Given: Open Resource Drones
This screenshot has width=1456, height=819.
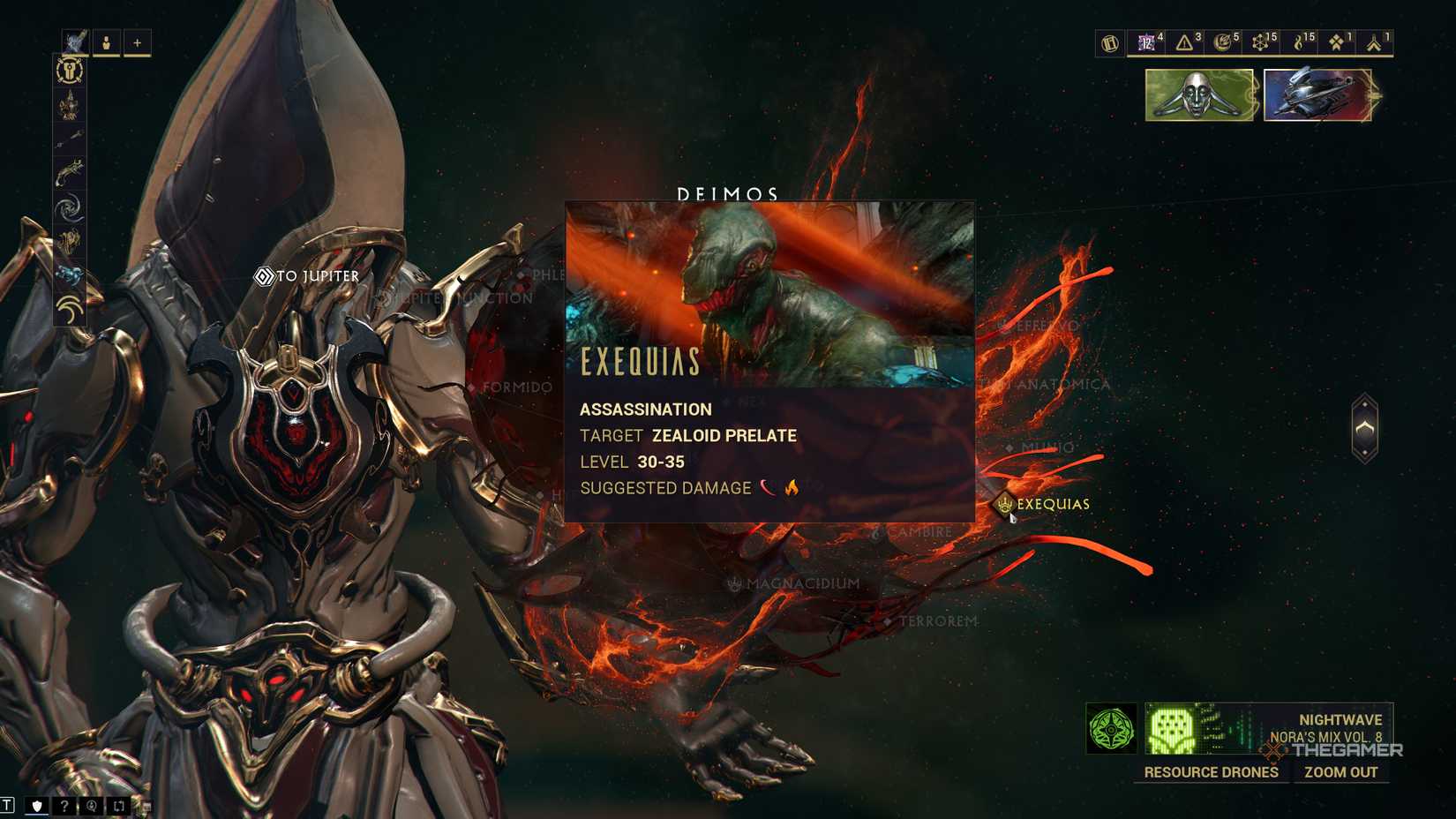Looking at the screenshot, I should point(1211,772).
